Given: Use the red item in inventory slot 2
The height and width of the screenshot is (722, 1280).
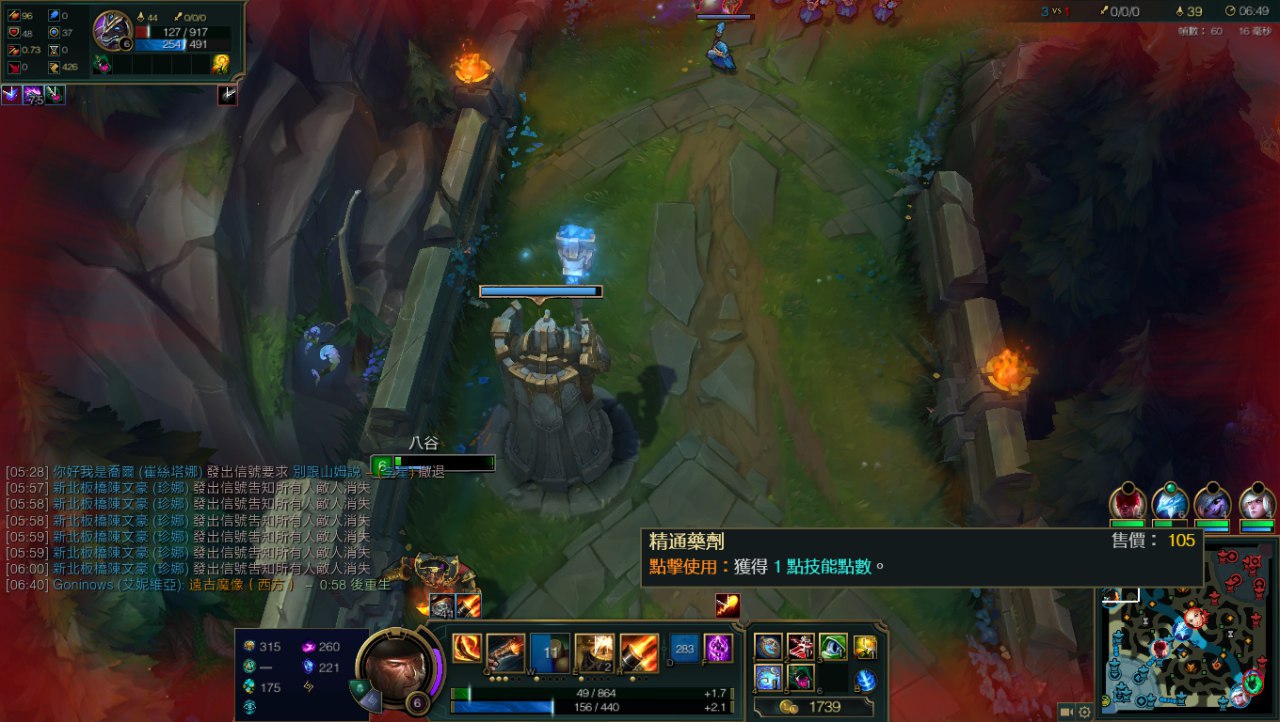Looking at the screenshot, I should point(800,647).
